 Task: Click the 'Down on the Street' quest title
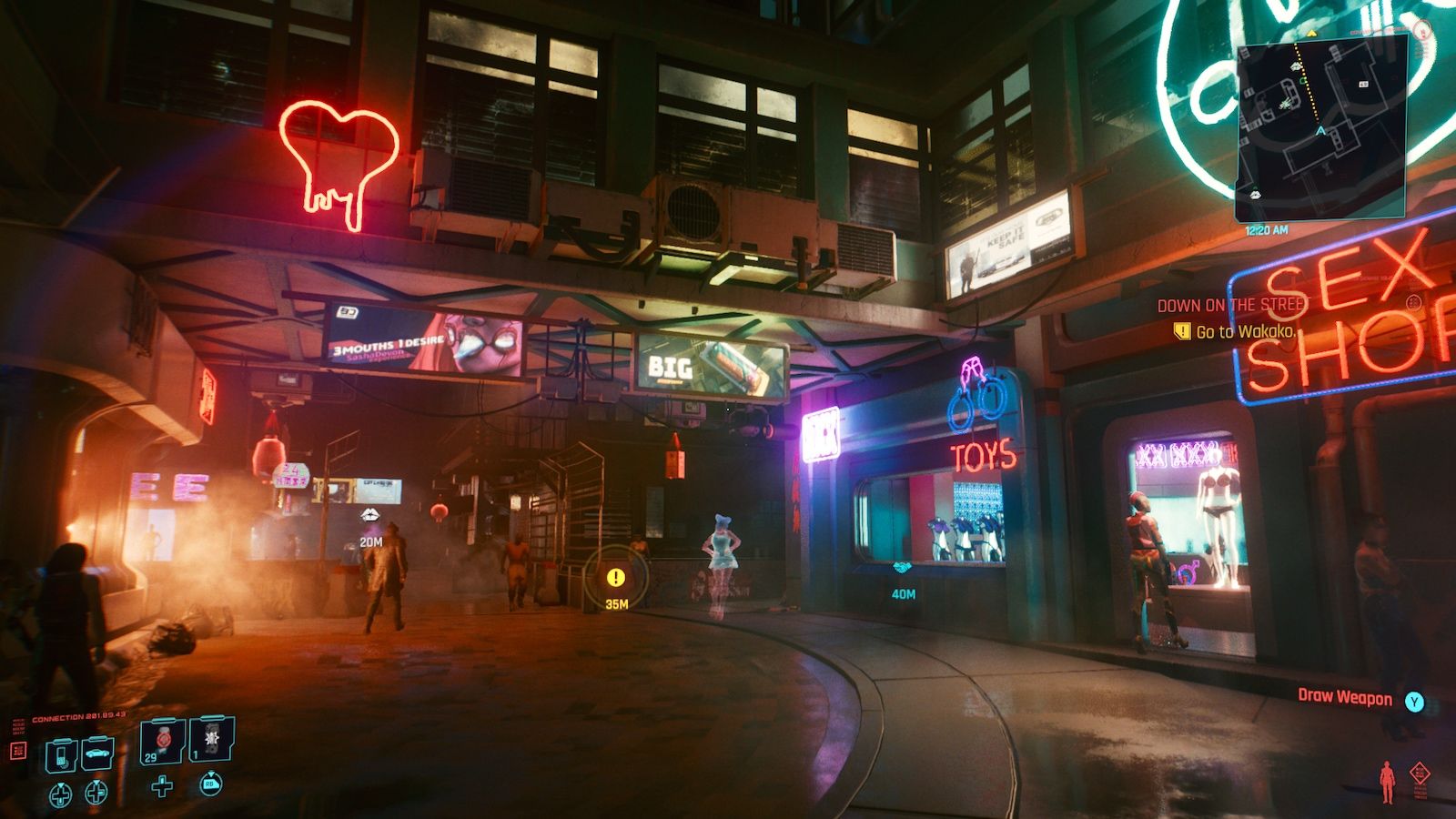pos(1230,306)
